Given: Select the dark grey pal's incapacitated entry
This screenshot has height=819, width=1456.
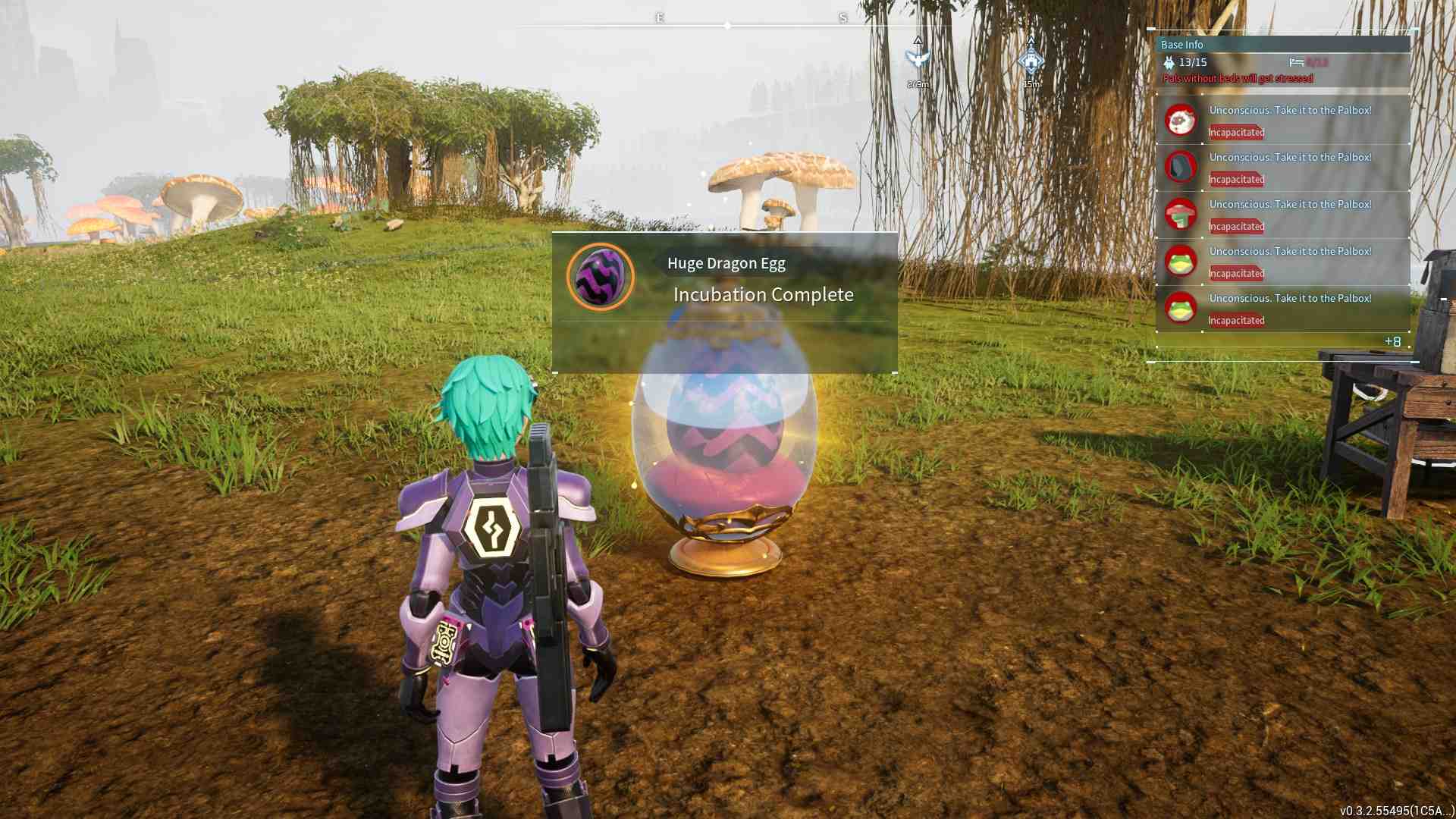Looking at the screenshot, I should (x=1283, y=168).
